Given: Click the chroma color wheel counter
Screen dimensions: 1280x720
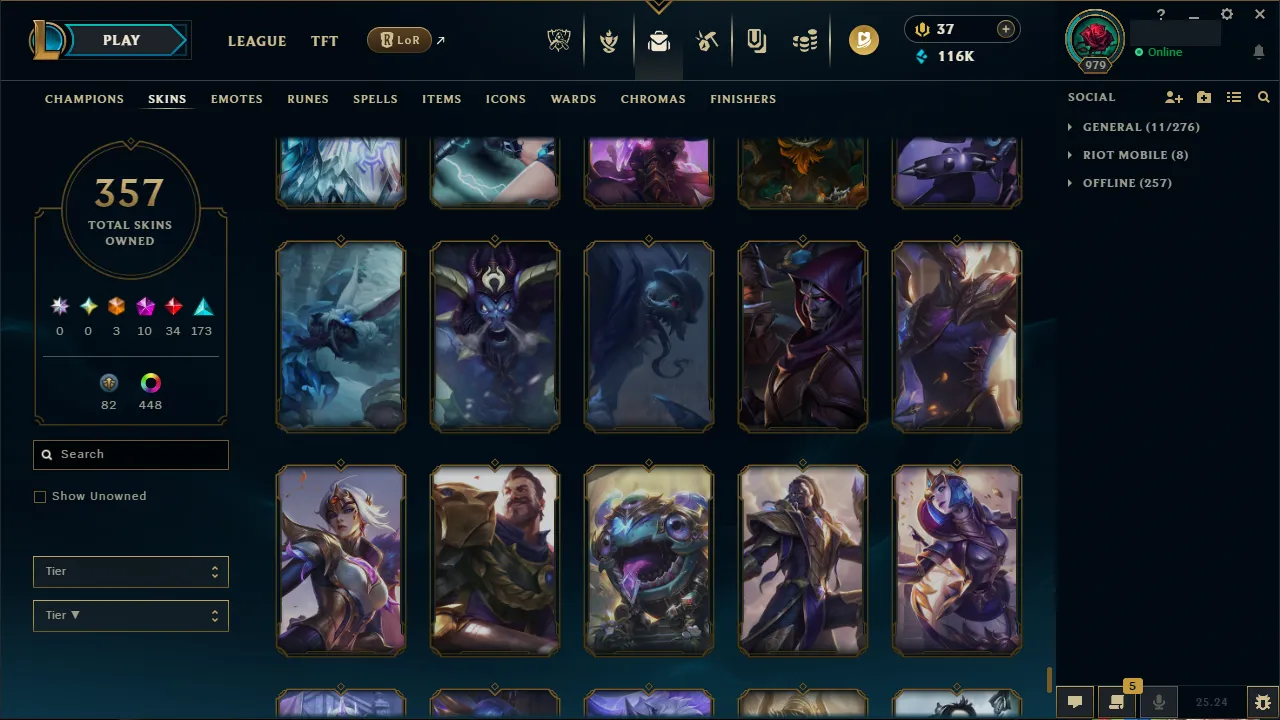Looking at the screenshot, I should tap(150, 390).
